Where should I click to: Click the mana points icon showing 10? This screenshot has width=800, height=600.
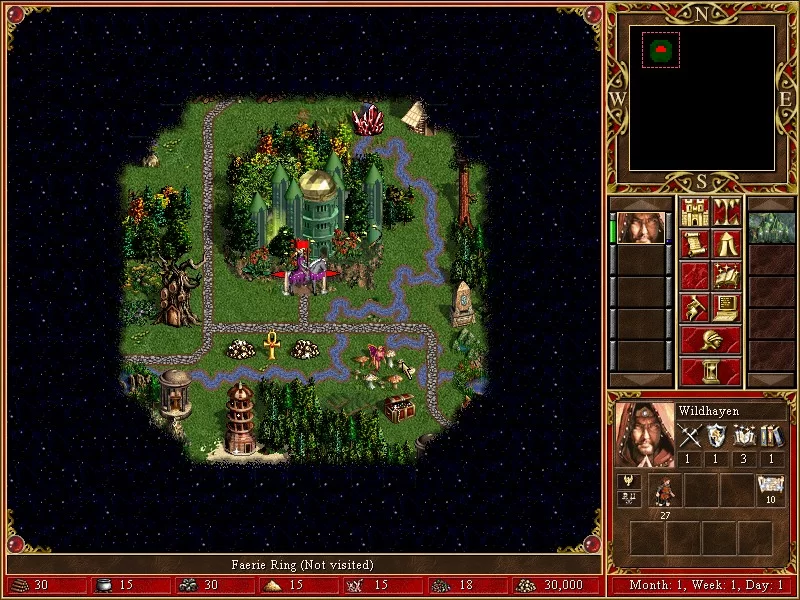(770, 489)
